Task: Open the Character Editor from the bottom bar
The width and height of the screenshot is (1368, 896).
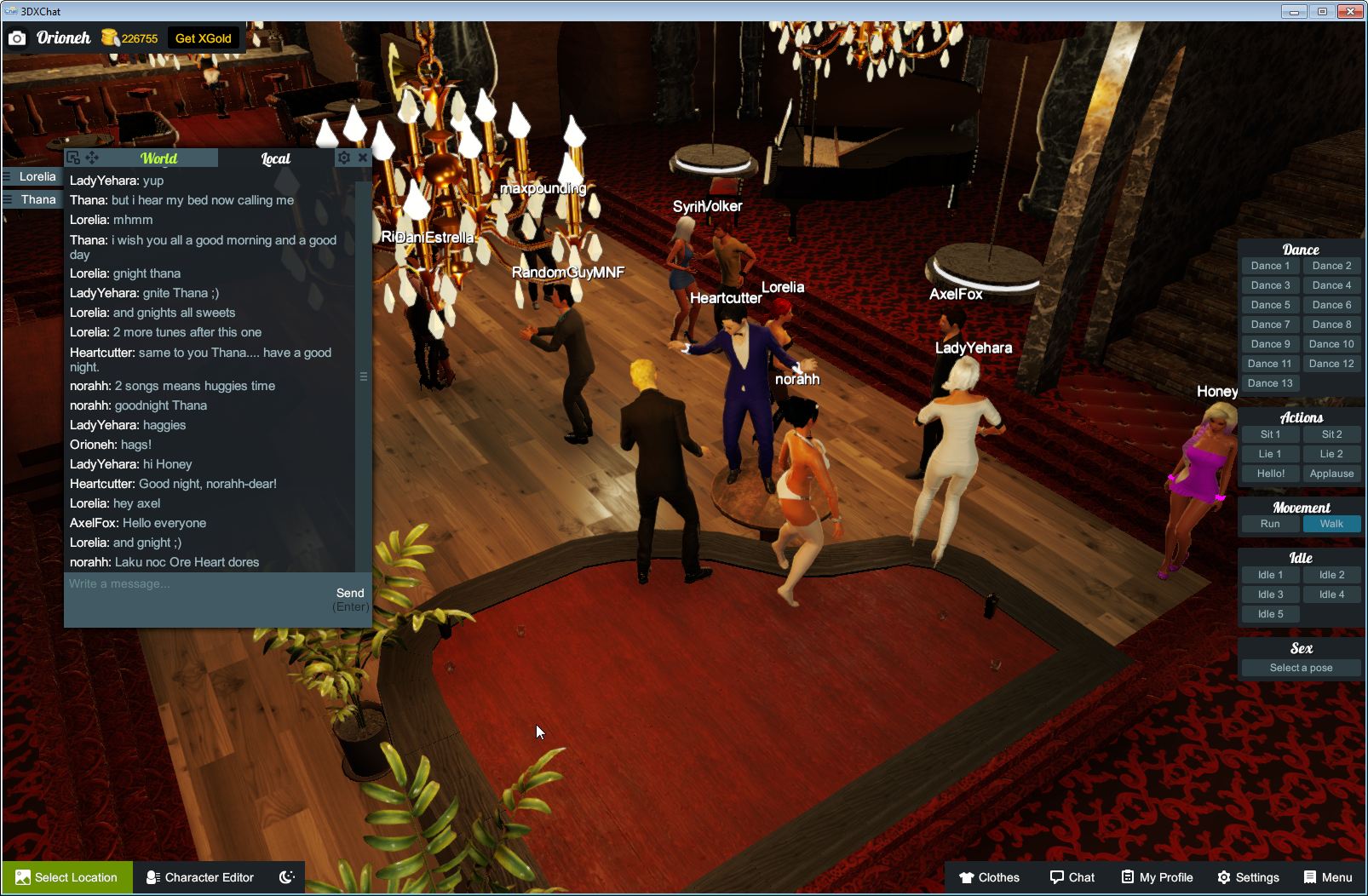Action: [200, 877]
